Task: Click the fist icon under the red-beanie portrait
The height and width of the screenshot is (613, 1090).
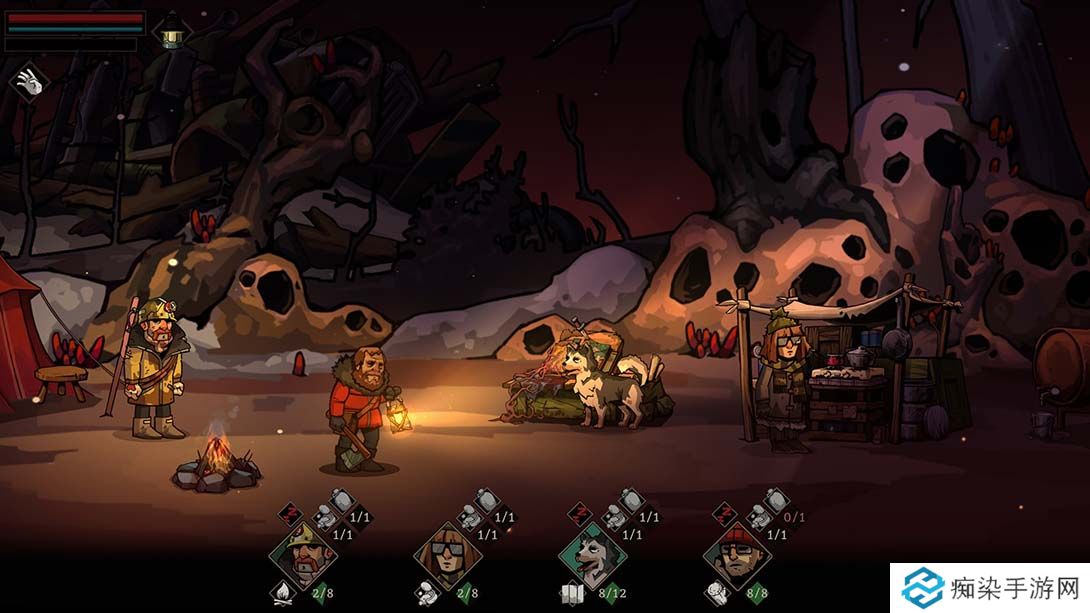Action: [716, 593]
